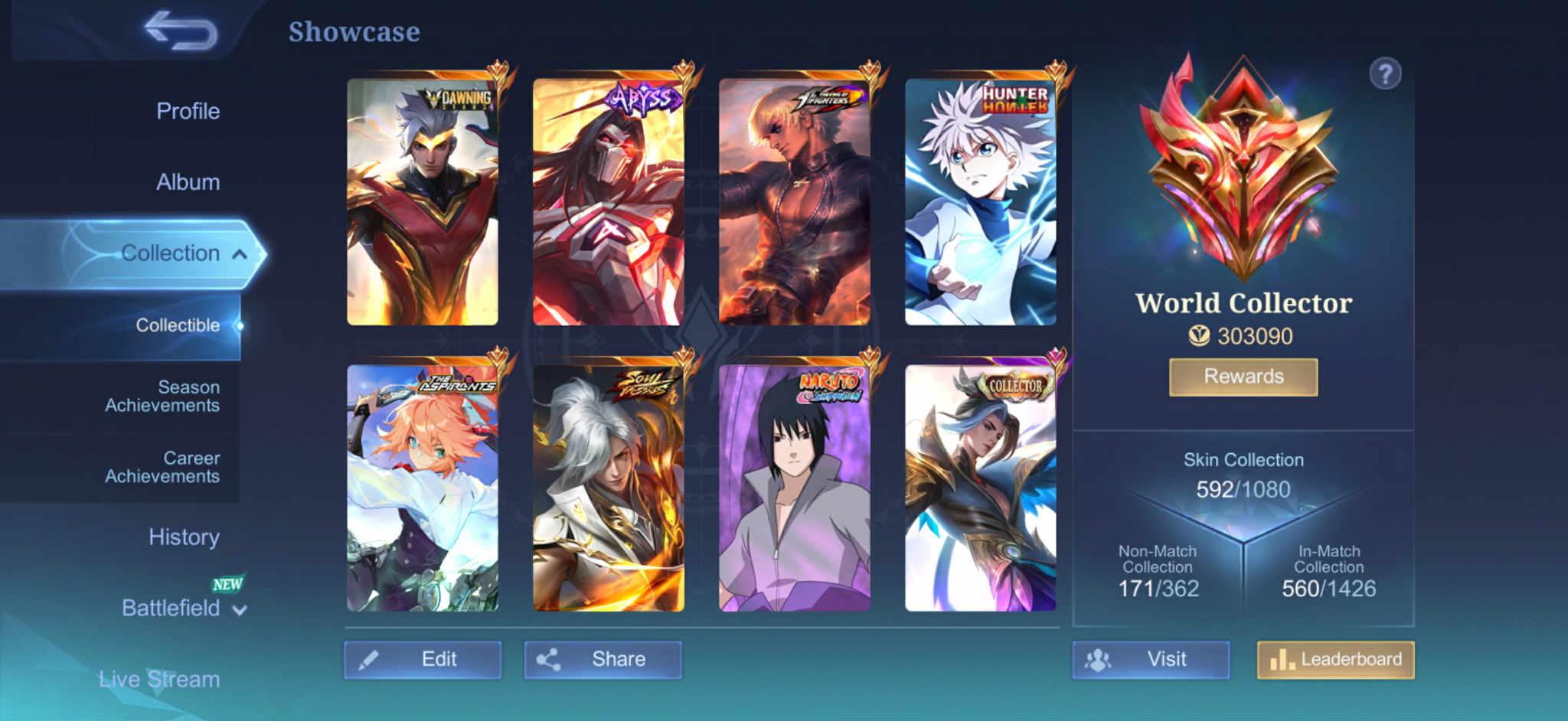Image resolution: width=1568 pixels, height=721 pixels.
Task: Share the showcase
Action: 603,660
